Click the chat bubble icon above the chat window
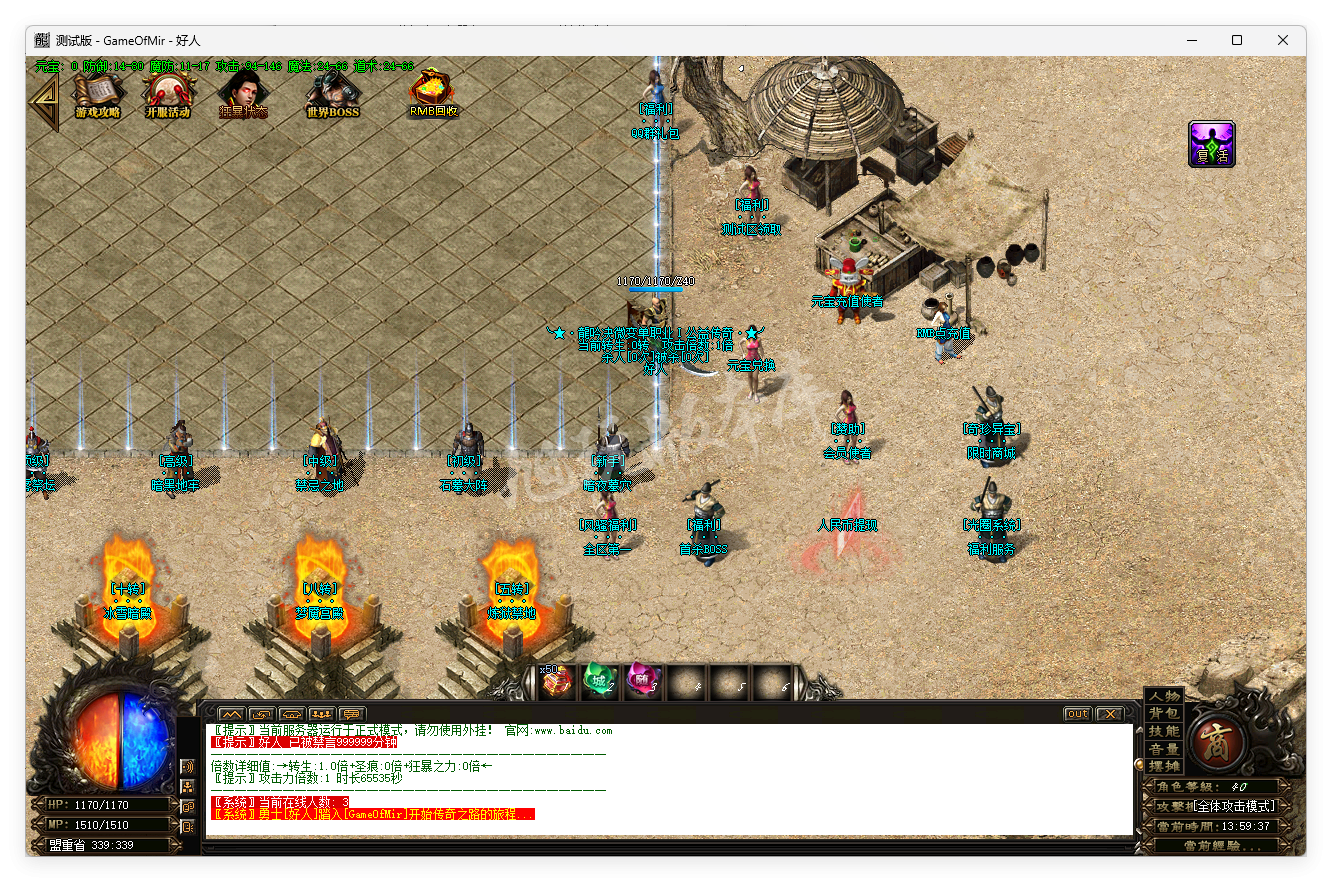The image size is (1332, 882). click(351, 716)
